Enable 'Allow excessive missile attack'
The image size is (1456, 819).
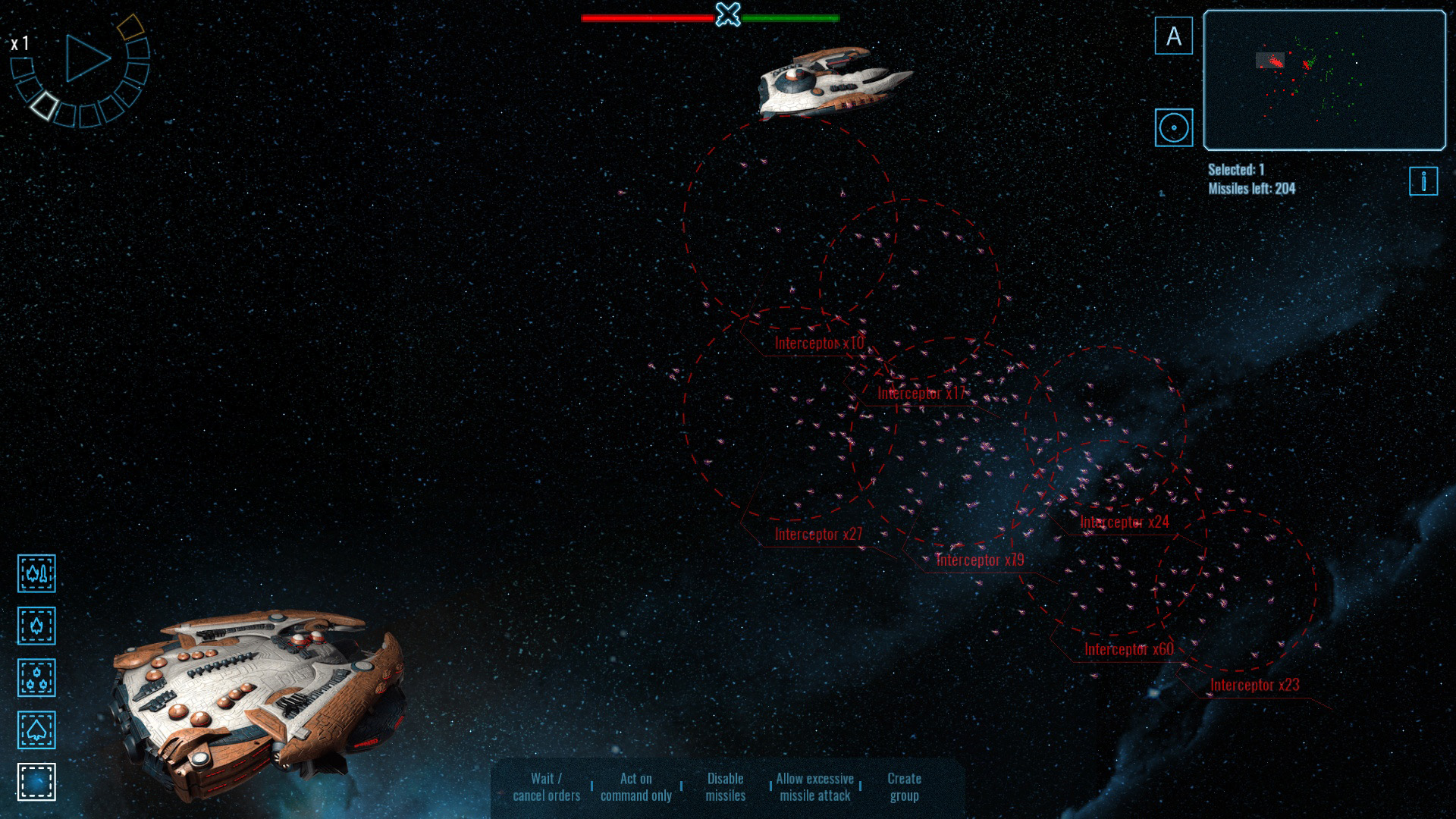click(x=813, y=786)
